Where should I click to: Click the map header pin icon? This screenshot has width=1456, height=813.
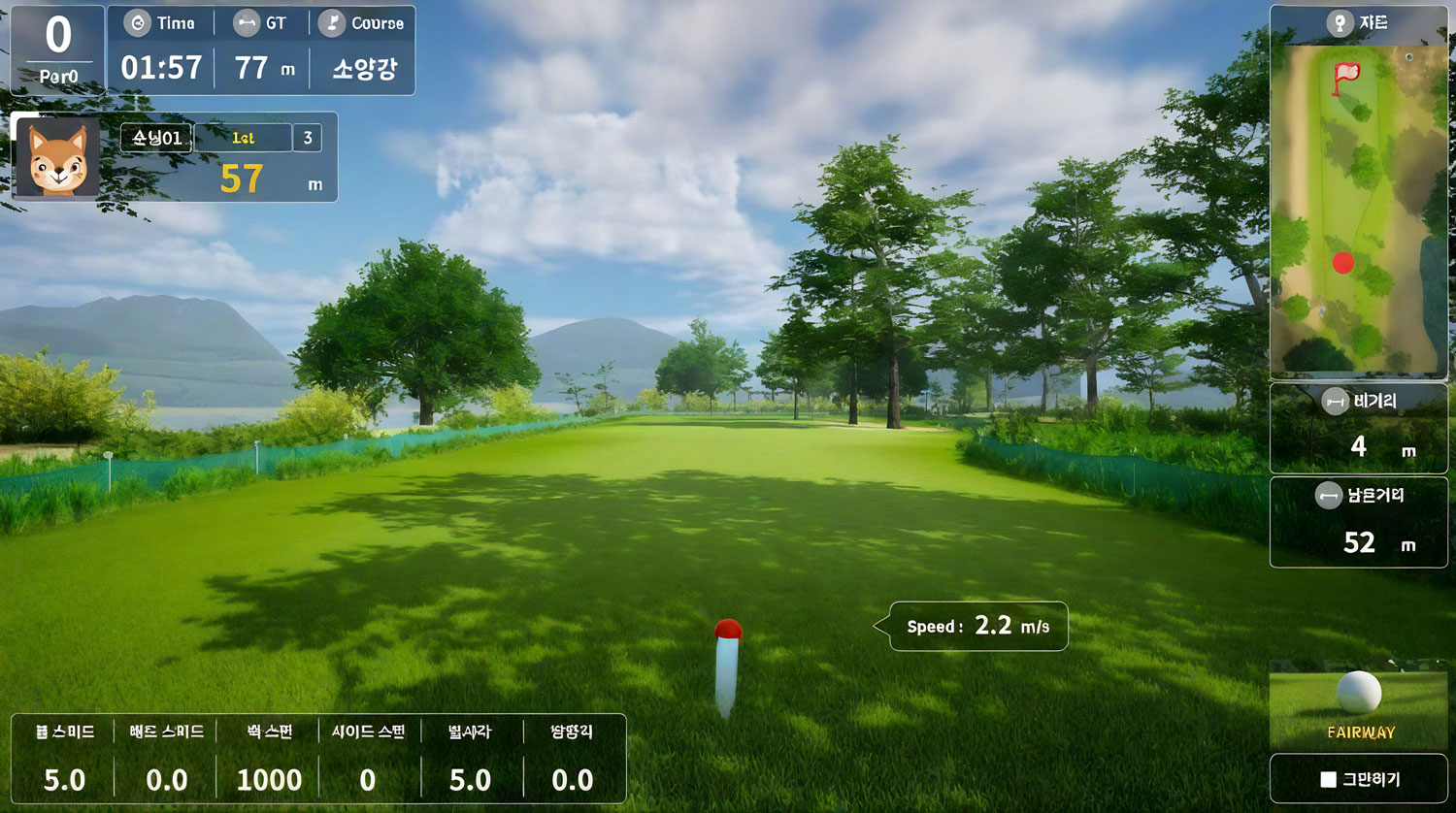tap(1340, 23)
